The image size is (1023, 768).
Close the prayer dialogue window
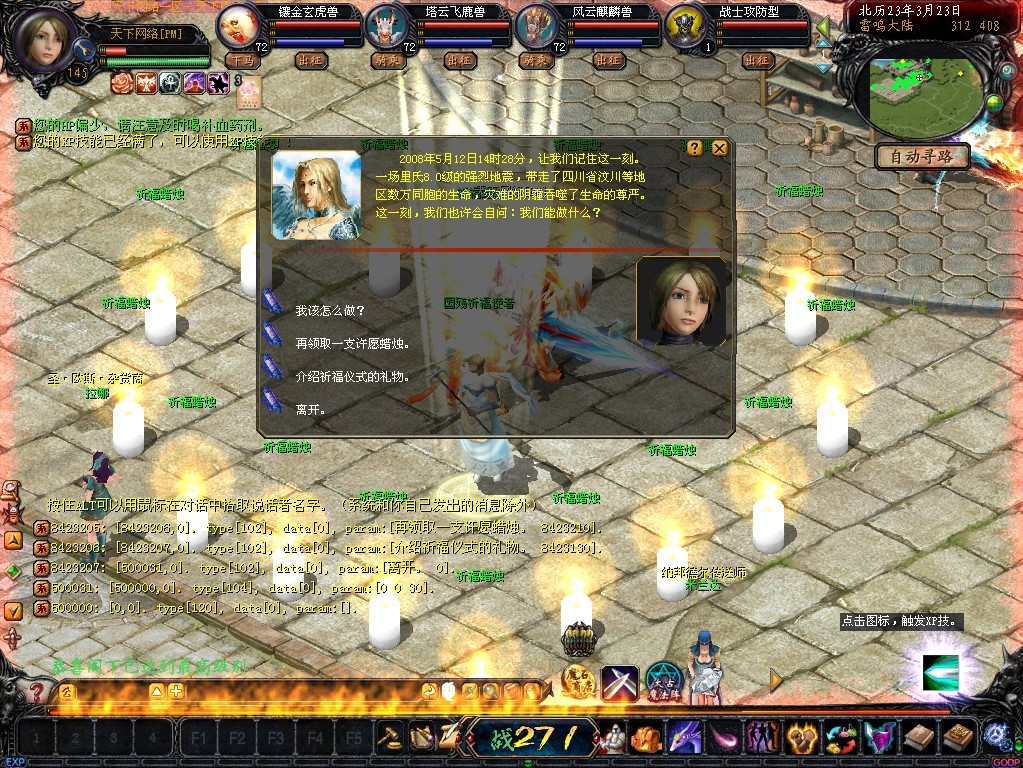(719, 148)
